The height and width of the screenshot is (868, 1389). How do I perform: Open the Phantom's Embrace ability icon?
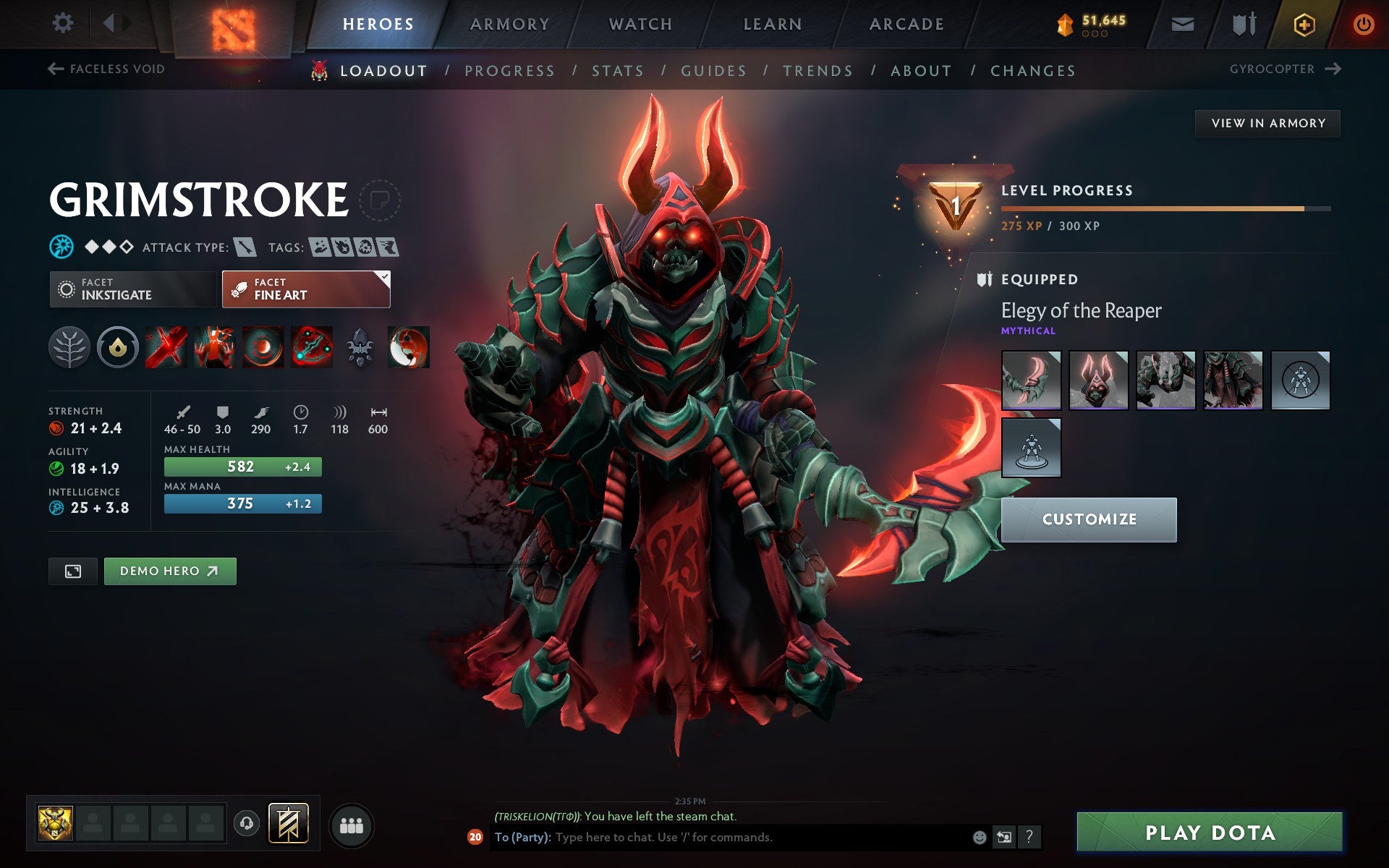pyautogui.click(x=214, y=347)
